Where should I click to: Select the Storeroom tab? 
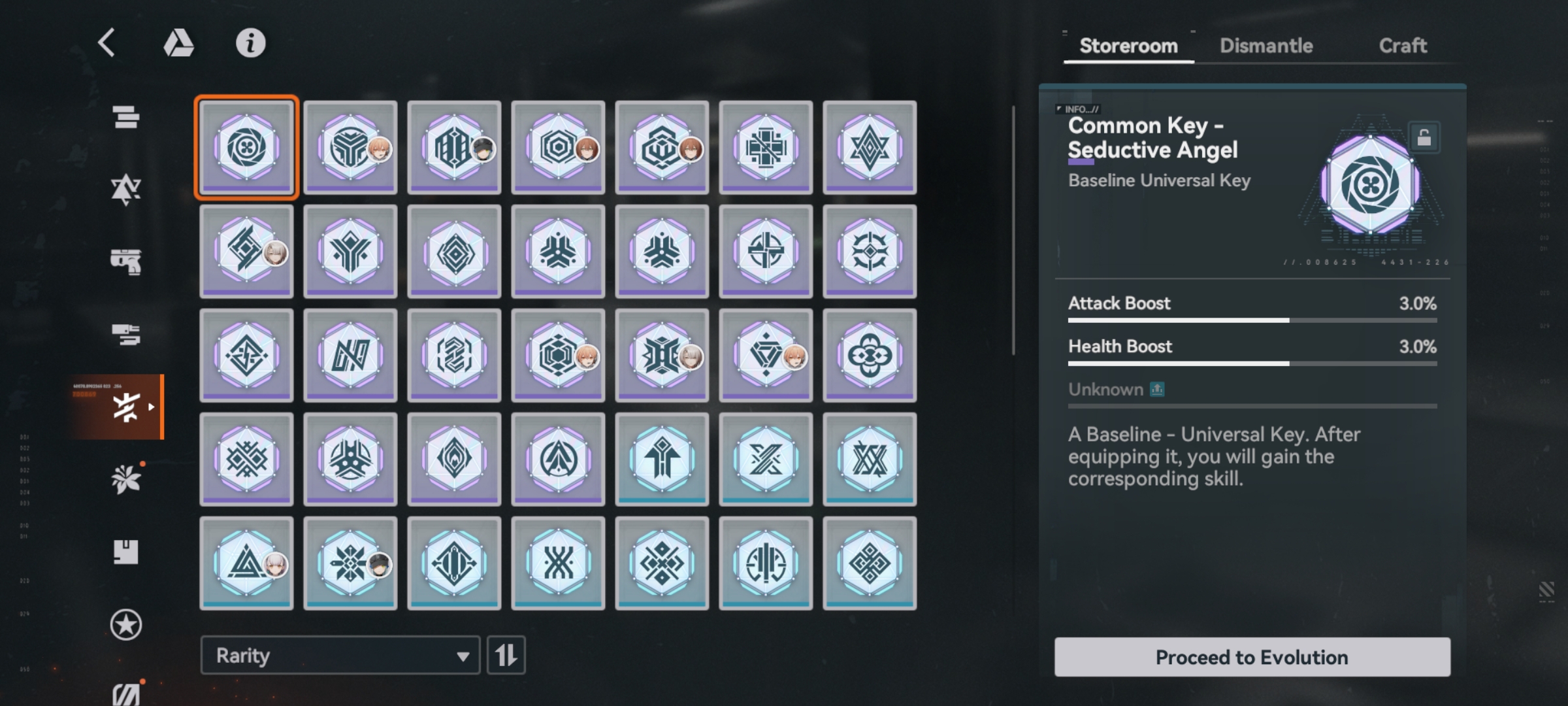1128,46
